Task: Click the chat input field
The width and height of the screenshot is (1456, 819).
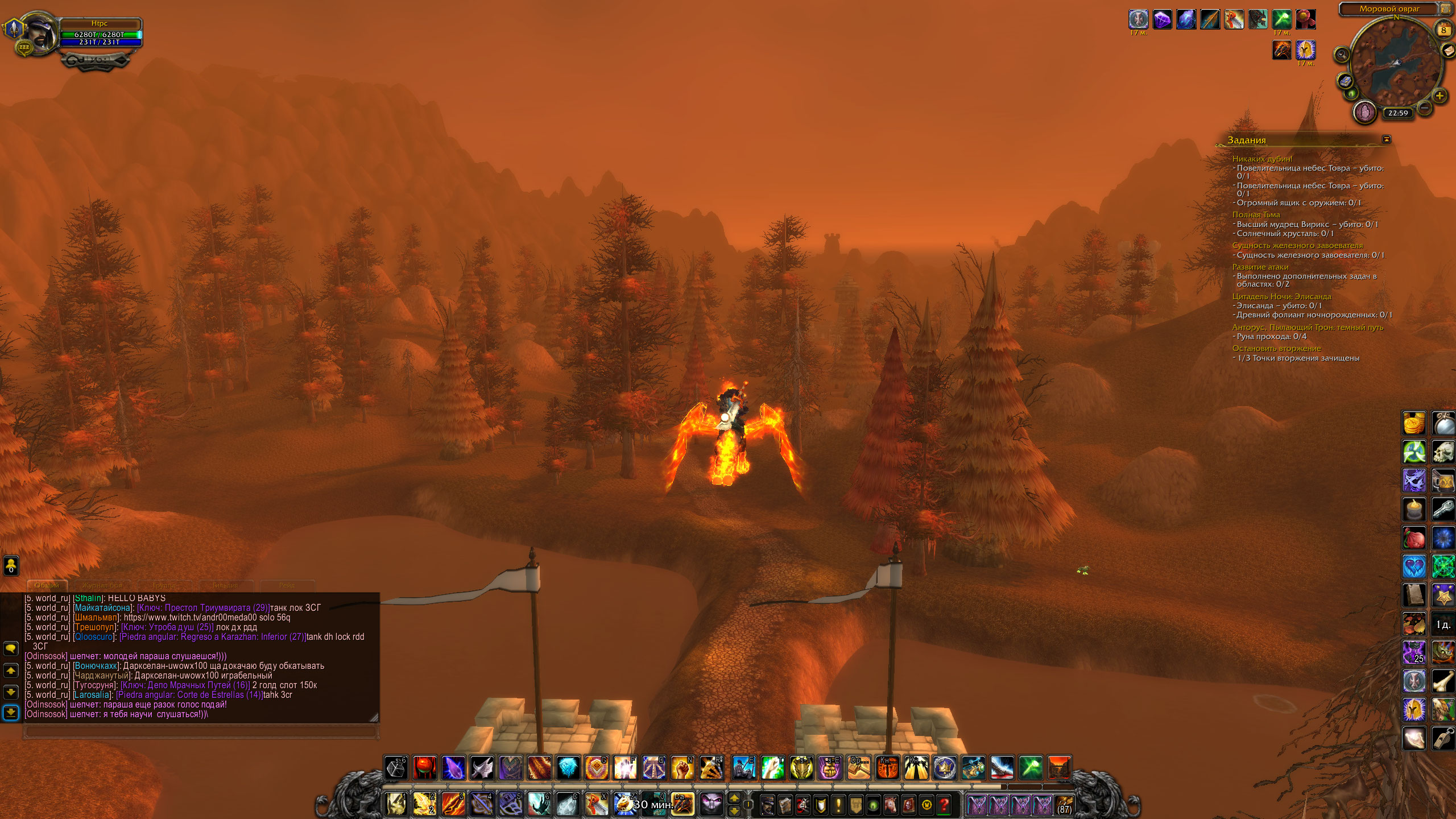Action: tap(199, 731)
